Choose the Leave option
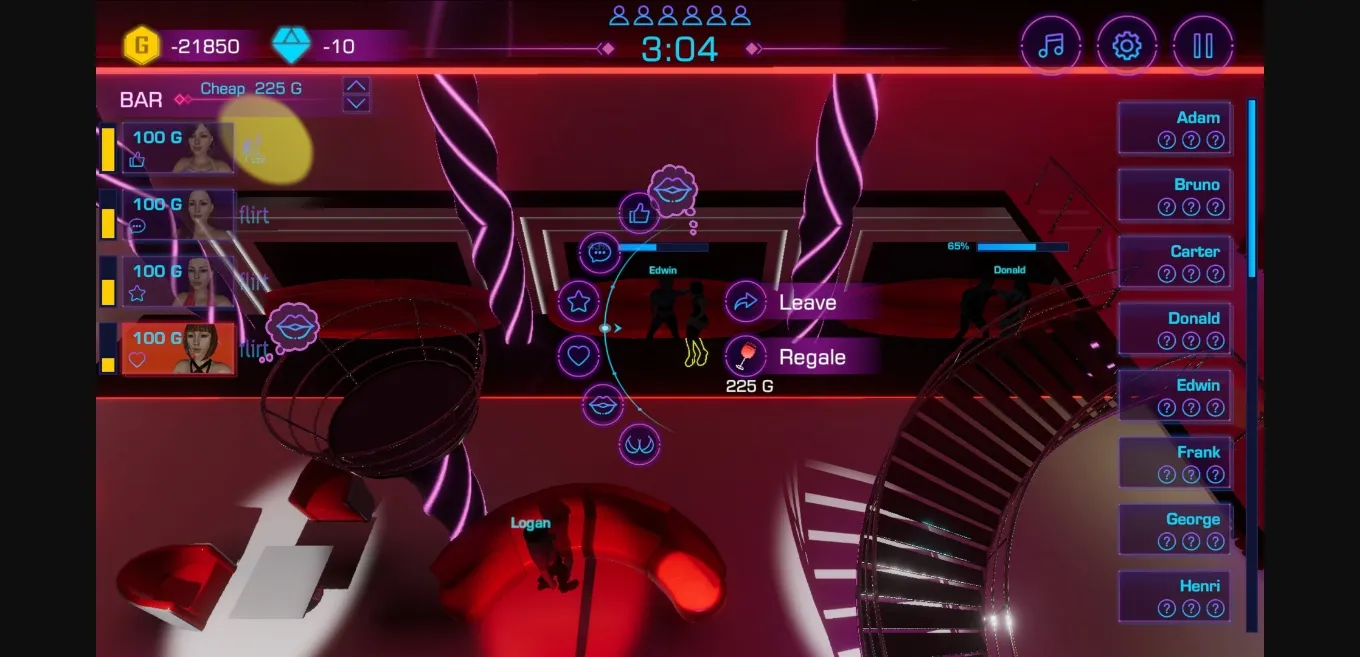Viewport: 1360px width, 657px height. 805,302
